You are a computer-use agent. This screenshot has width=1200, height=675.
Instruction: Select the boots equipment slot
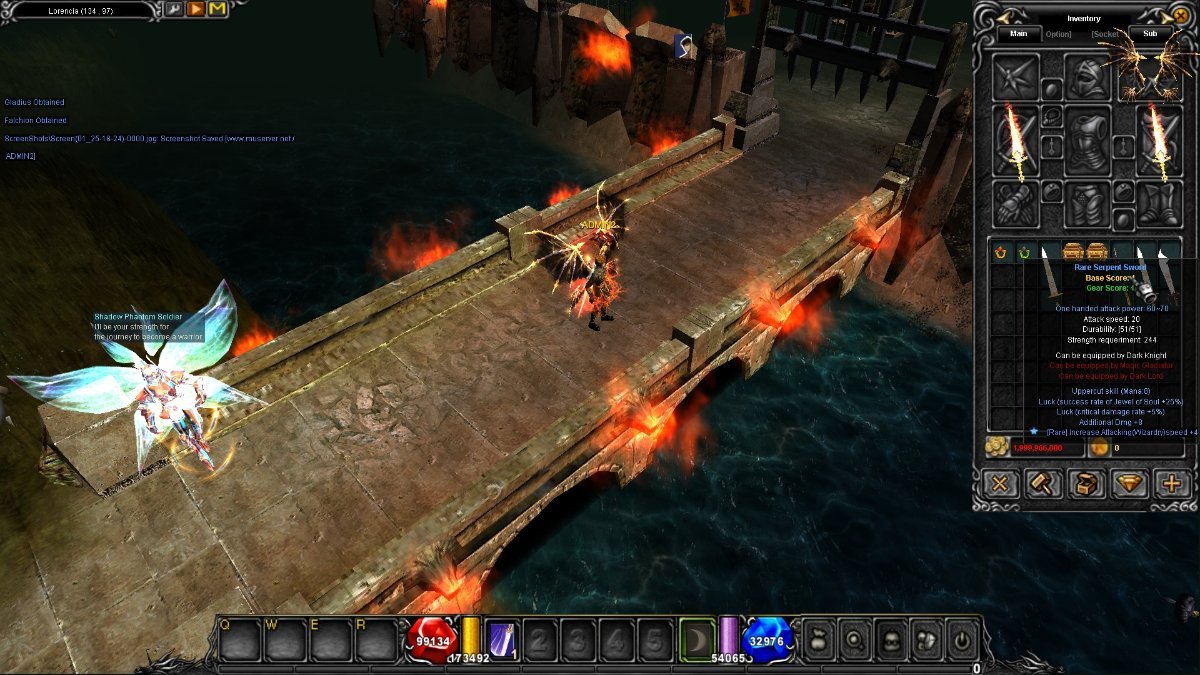coord(1159,204)
